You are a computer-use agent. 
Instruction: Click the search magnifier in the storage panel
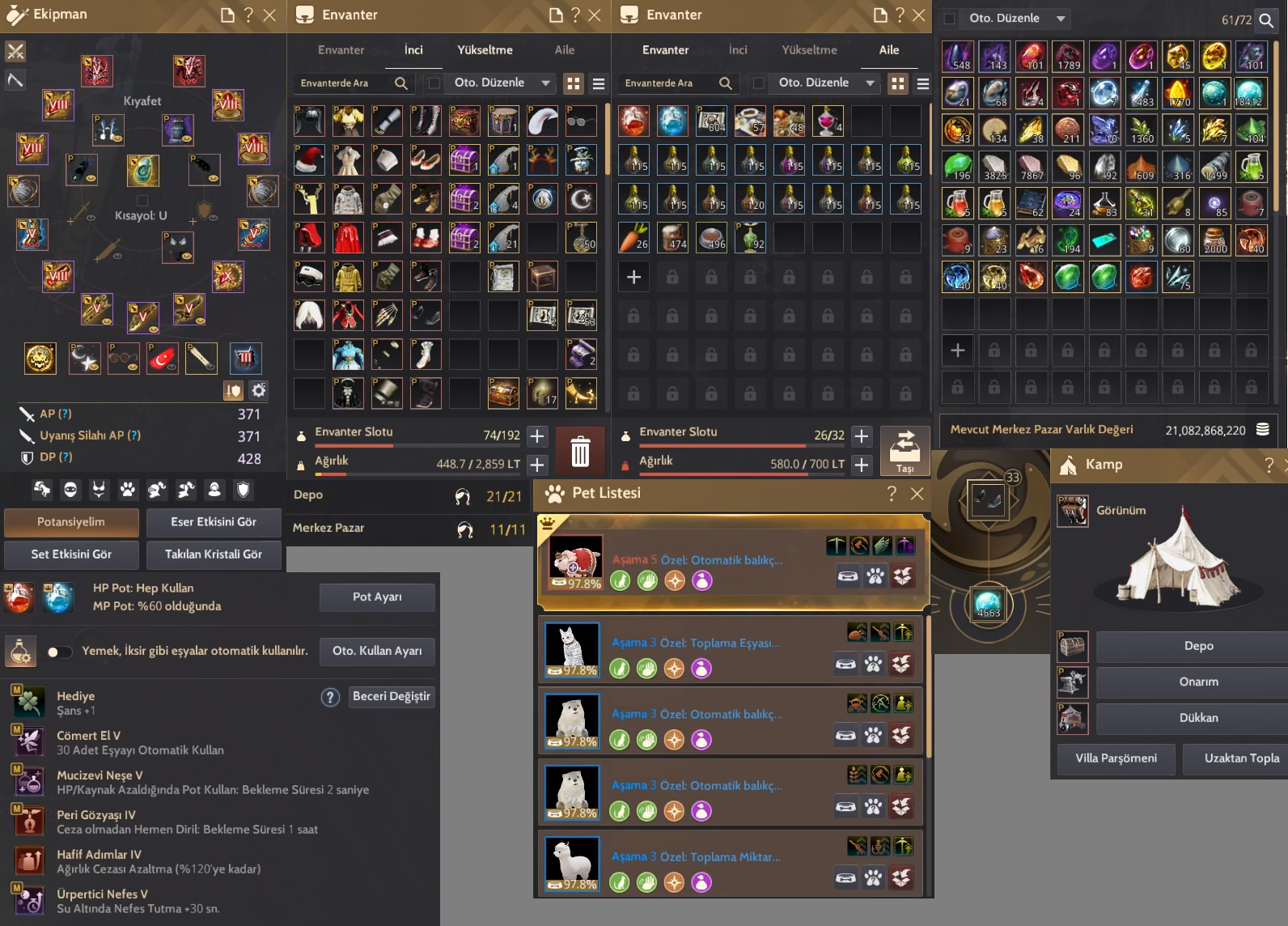(x=1265, y=21)
